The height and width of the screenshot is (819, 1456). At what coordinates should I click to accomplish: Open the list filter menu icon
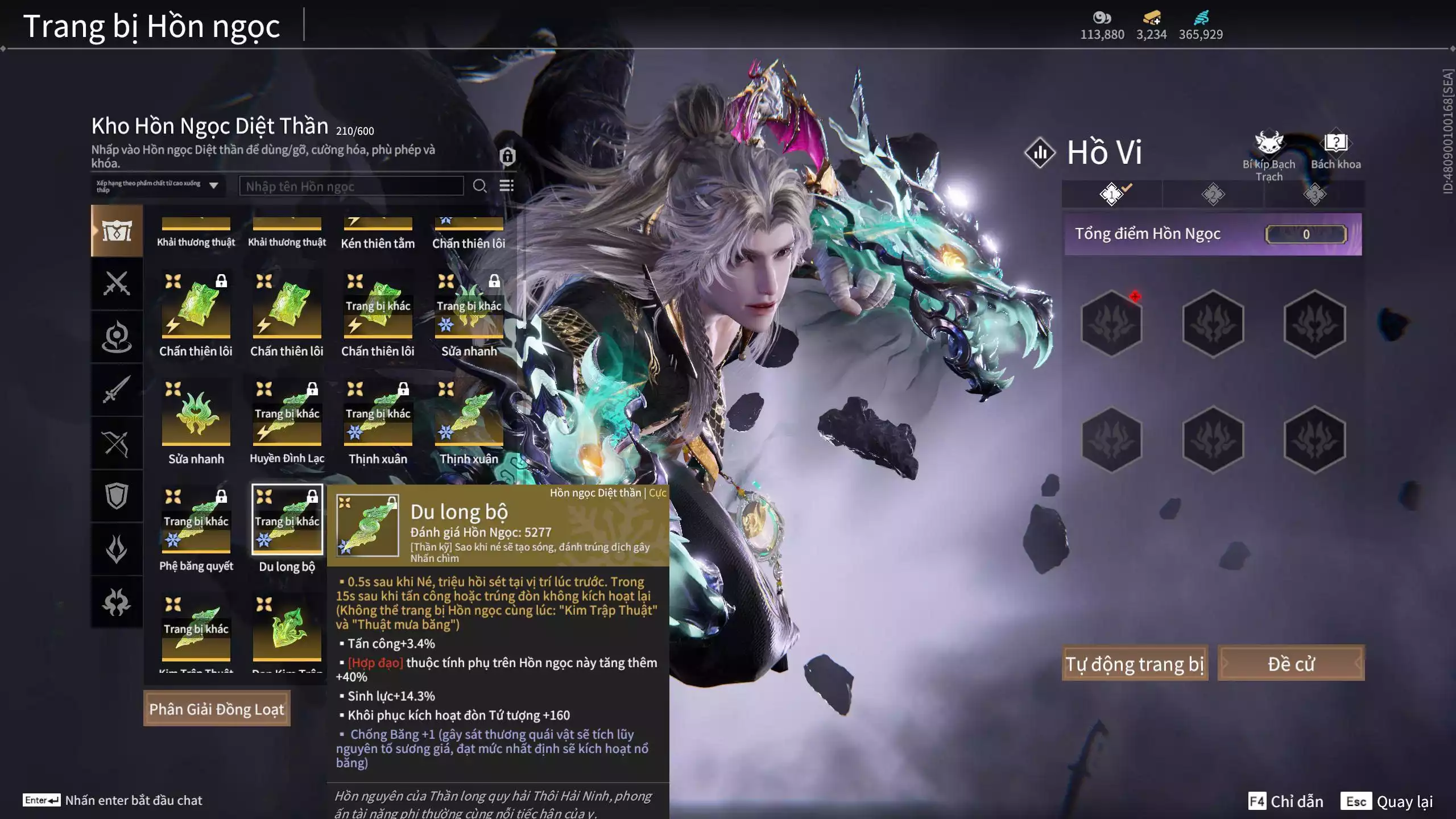coord(506,186)
